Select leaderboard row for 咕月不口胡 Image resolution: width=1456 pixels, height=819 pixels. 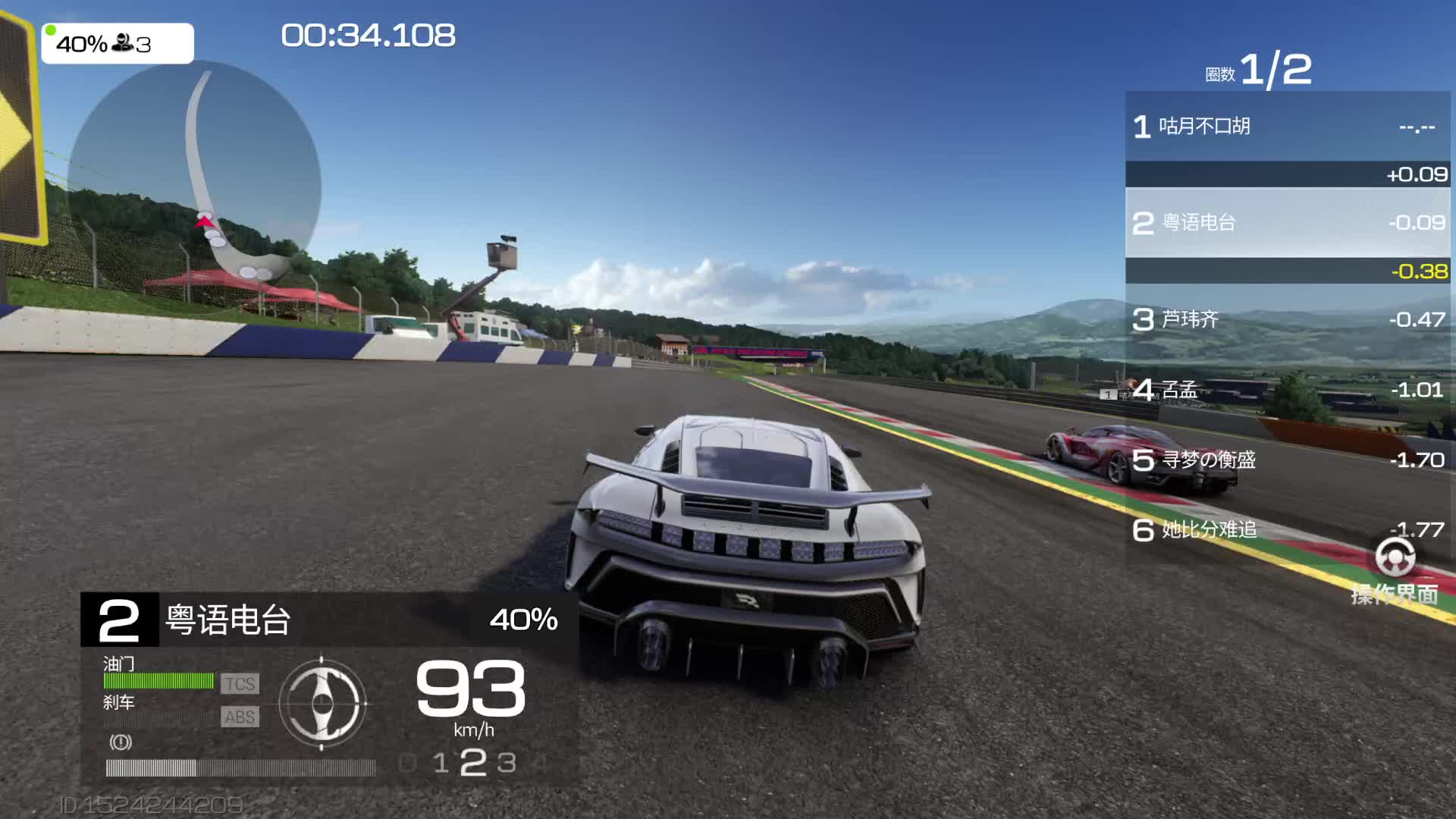(1287, 126)
